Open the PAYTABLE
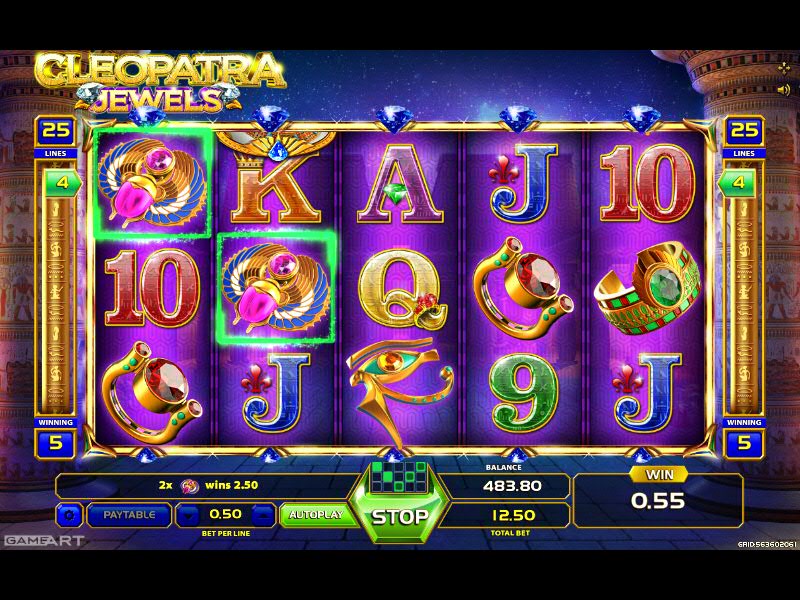800x600 pixels. (x=129, y=515)
